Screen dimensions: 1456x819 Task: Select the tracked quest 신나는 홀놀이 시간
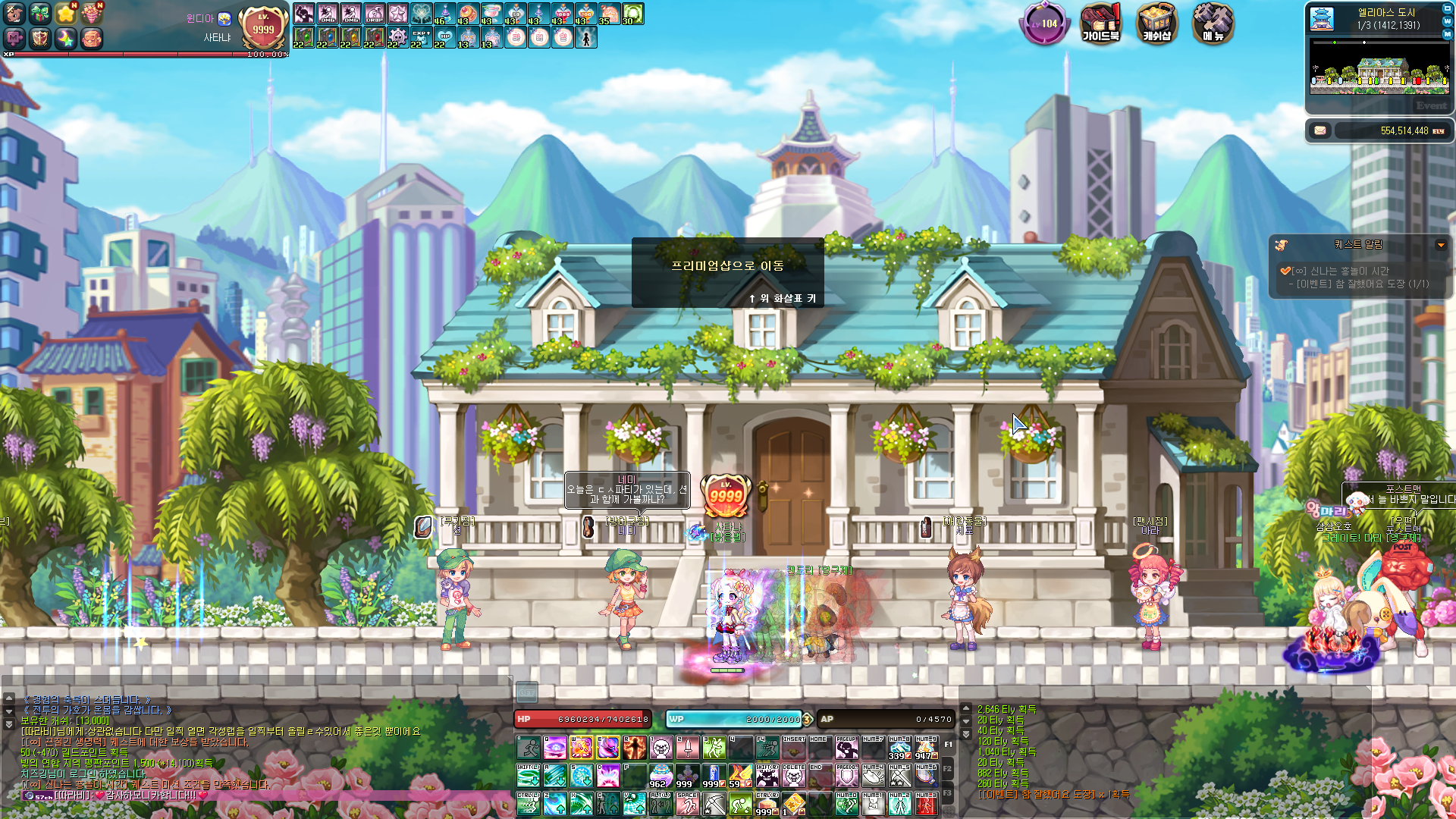1350,271
